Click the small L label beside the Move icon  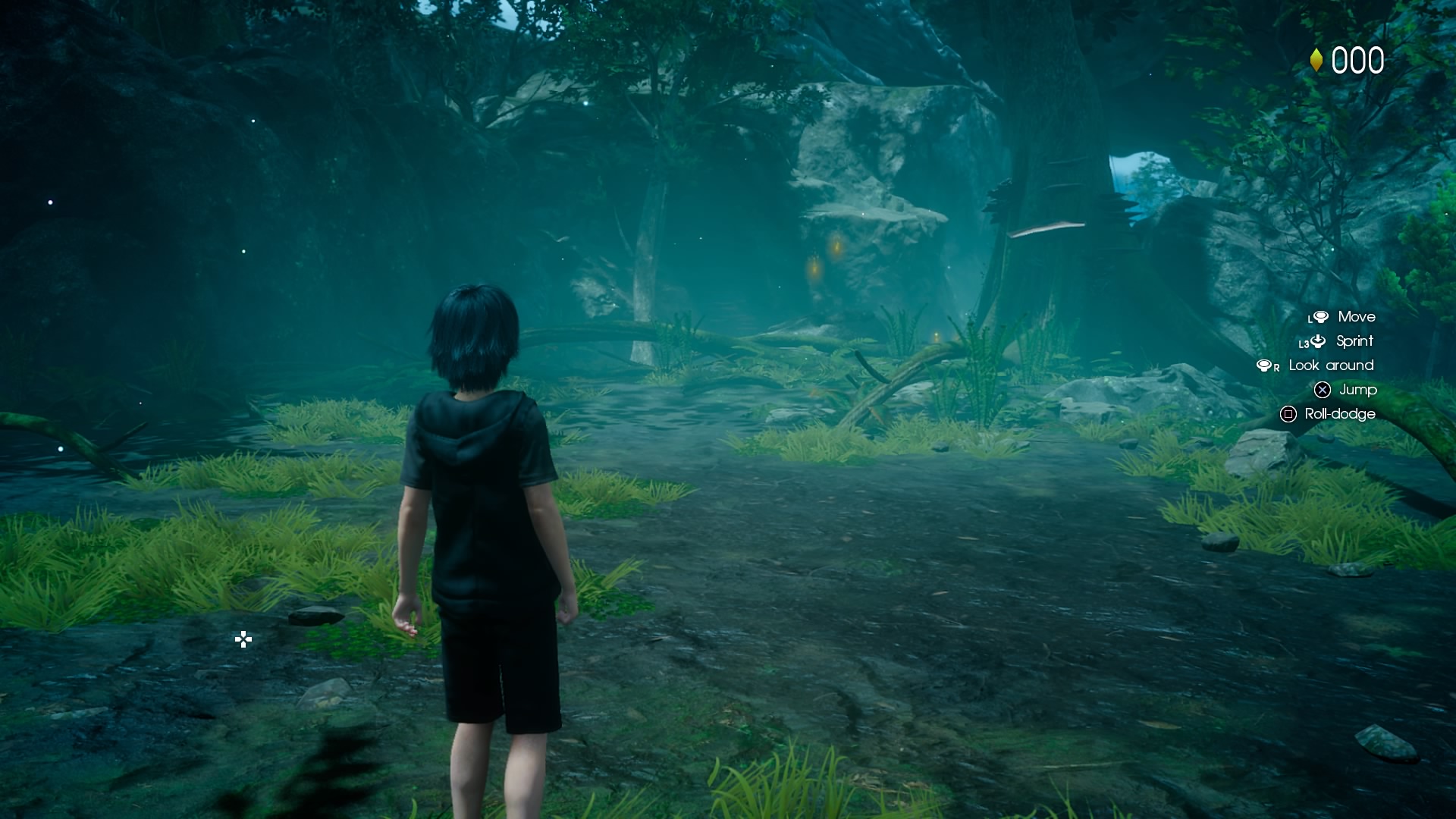pyautogui.click(x=1310, y=319)
